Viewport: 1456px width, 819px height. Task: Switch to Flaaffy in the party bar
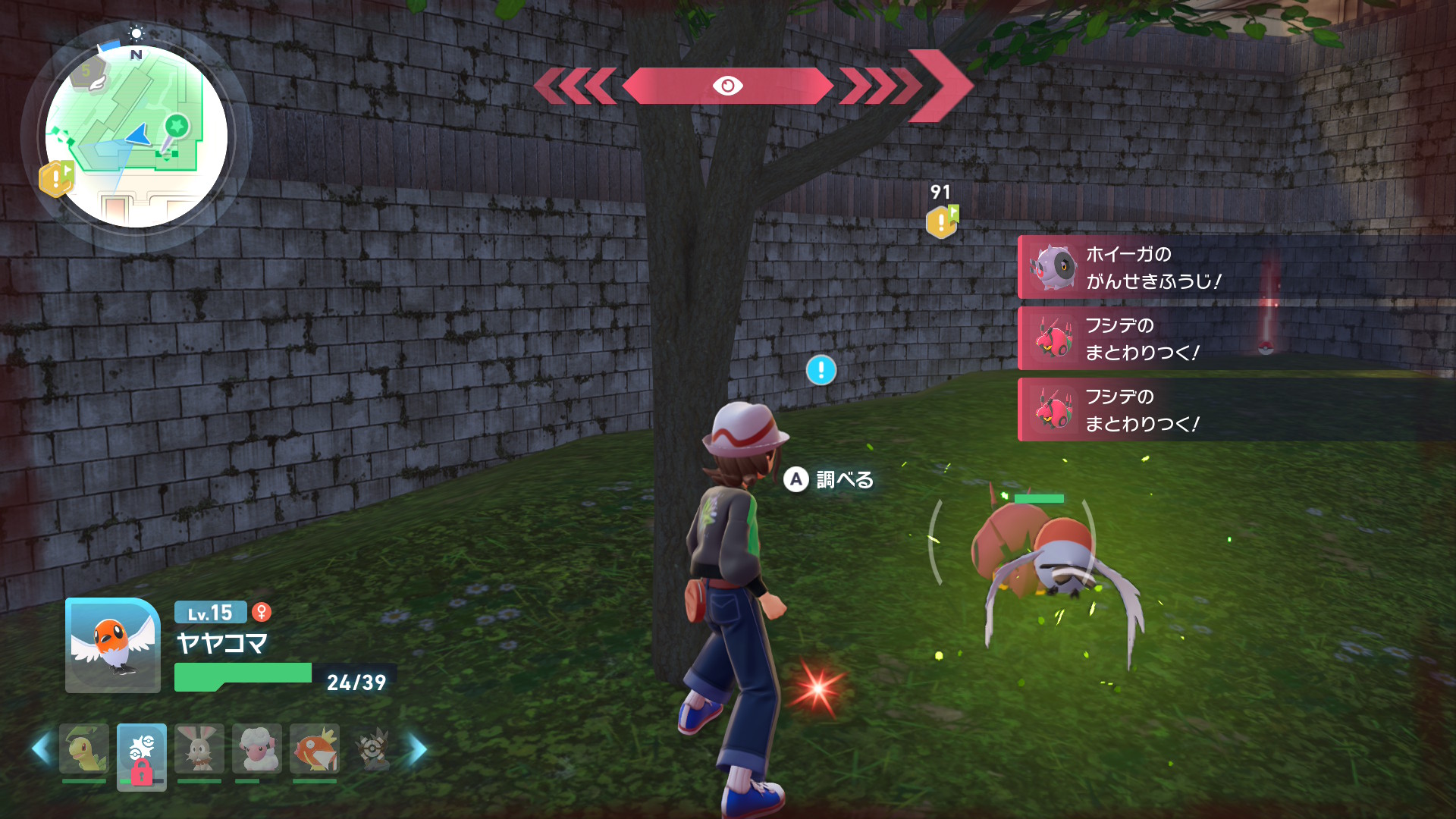(257, 748)
